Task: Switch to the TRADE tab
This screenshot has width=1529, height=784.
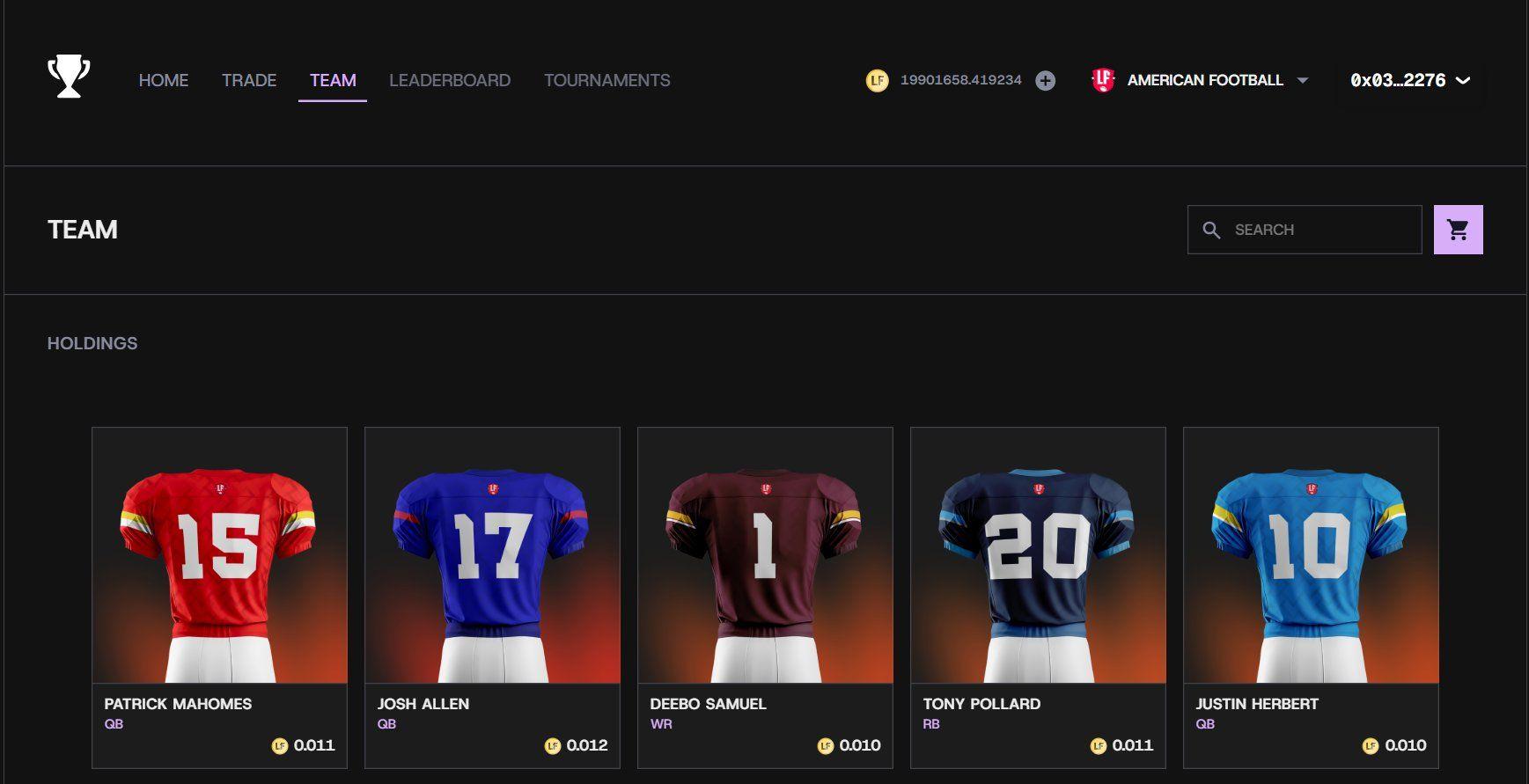Action: [249, 80]
